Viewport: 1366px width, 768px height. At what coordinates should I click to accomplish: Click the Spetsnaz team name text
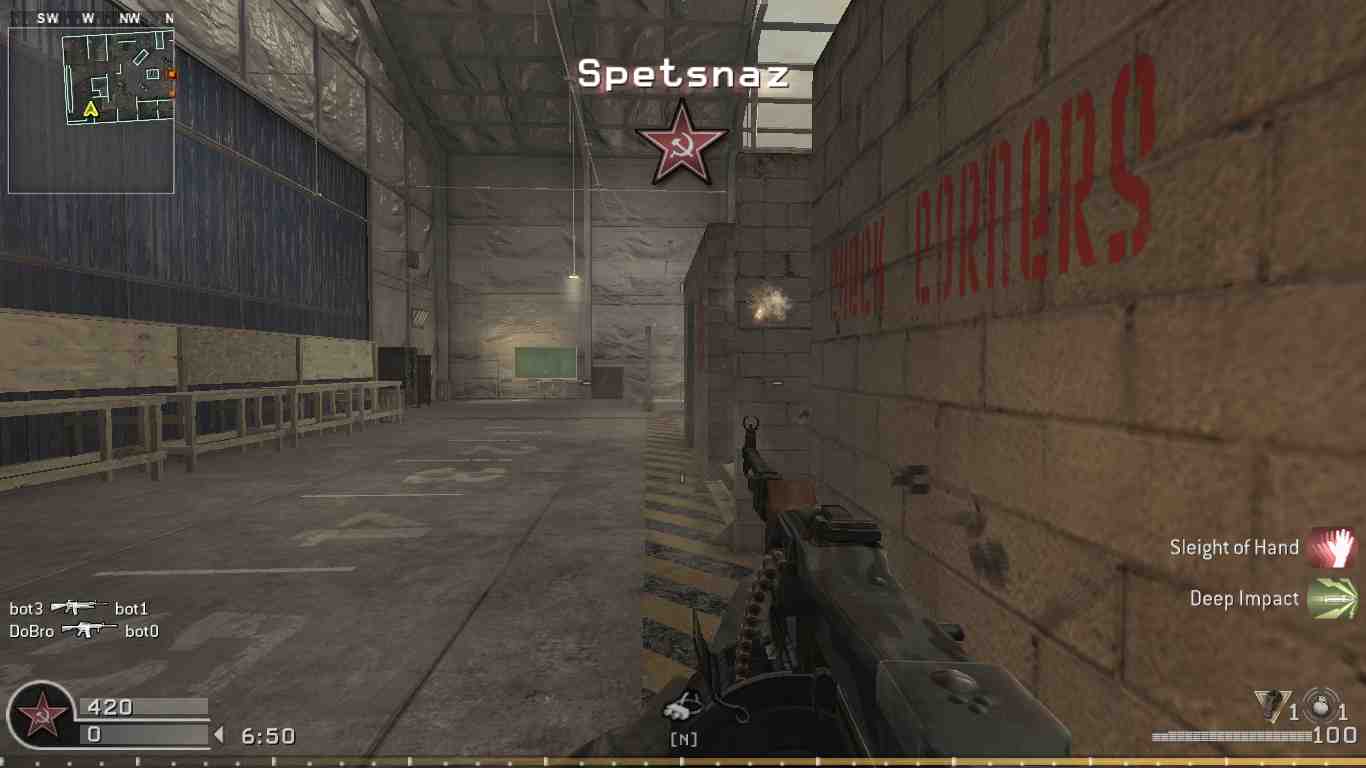pyautogui.click(x=684, y=74)
